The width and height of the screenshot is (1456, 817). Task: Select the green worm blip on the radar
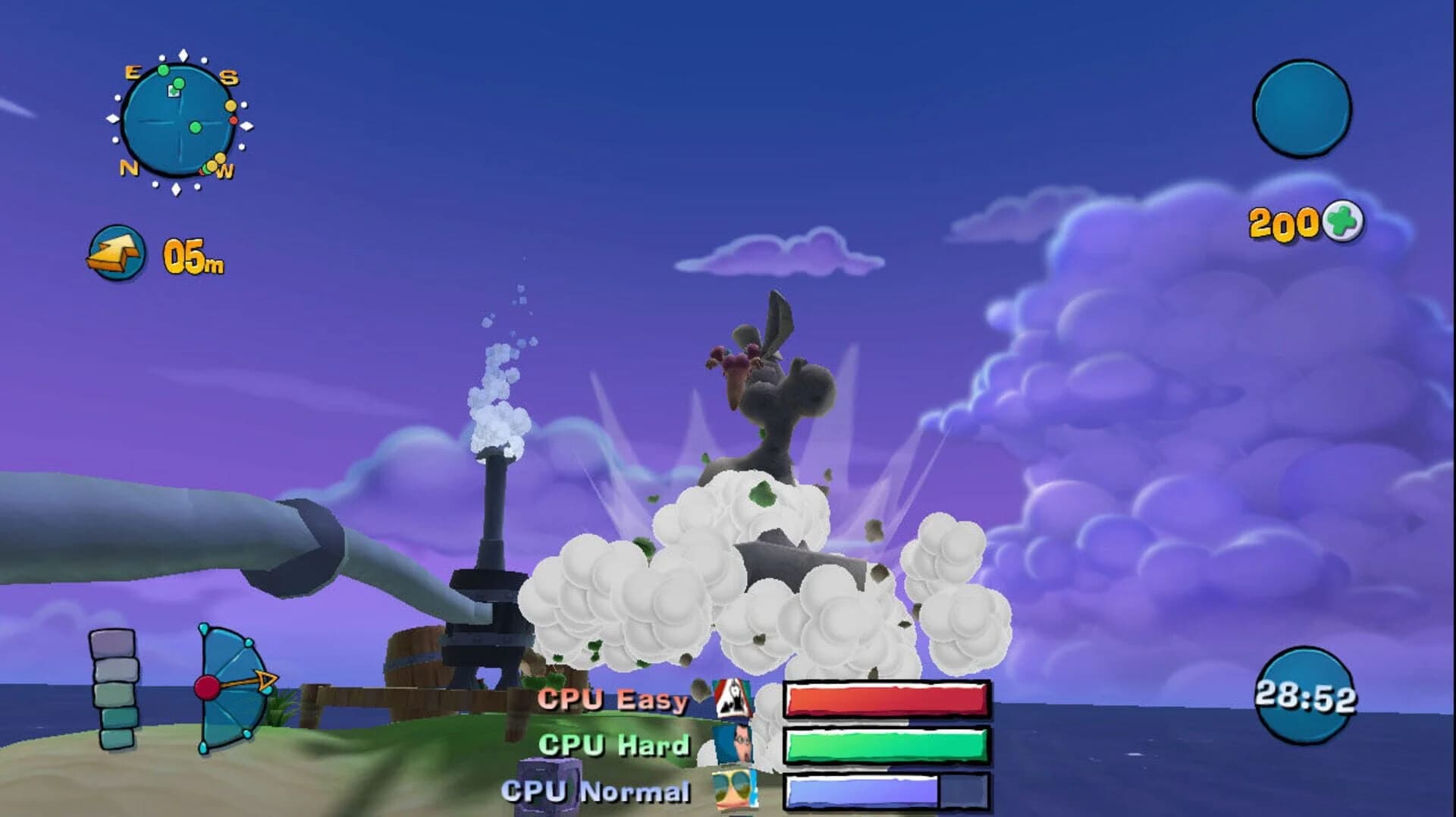click(194, 127)
